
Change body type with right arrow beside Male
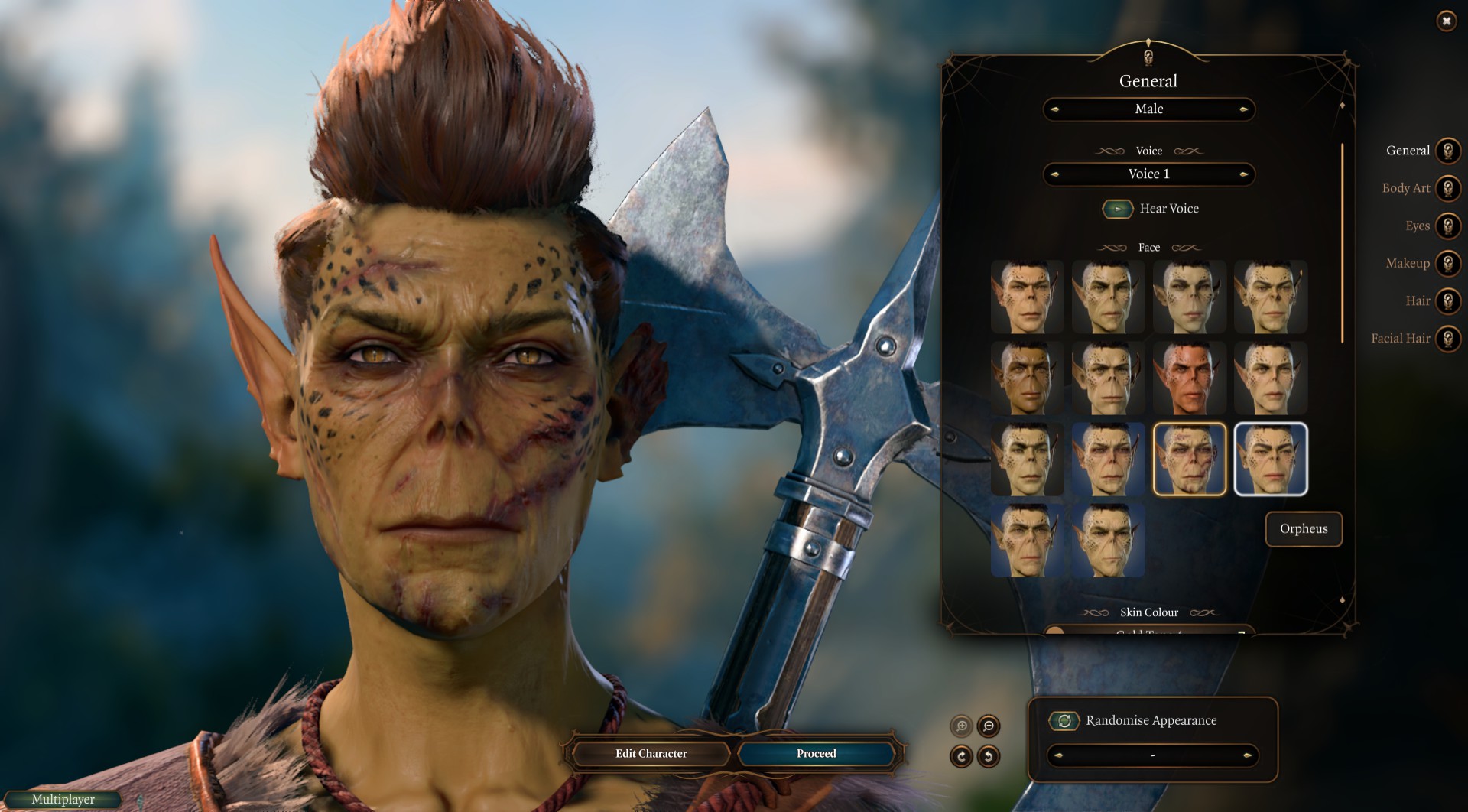pos(1244,109)
